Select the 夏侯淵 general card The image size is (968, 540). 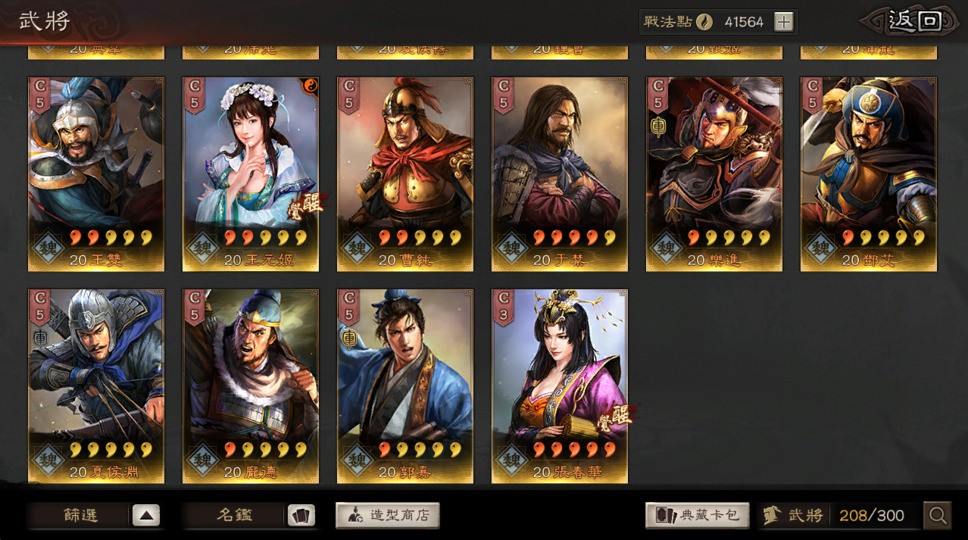coord(96,386)
